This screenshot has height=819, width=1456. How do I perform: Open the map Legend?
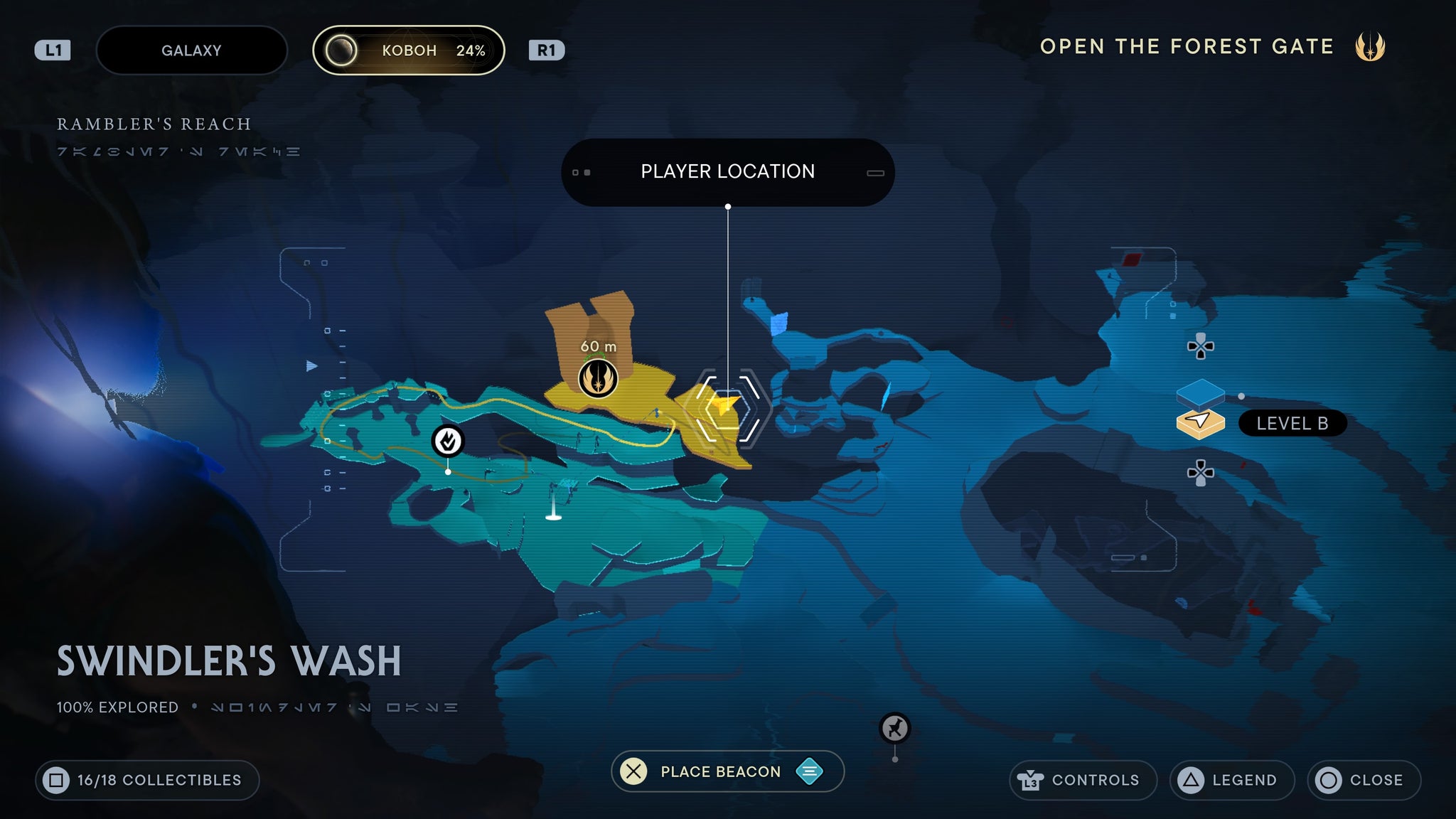click(1231, 780)
